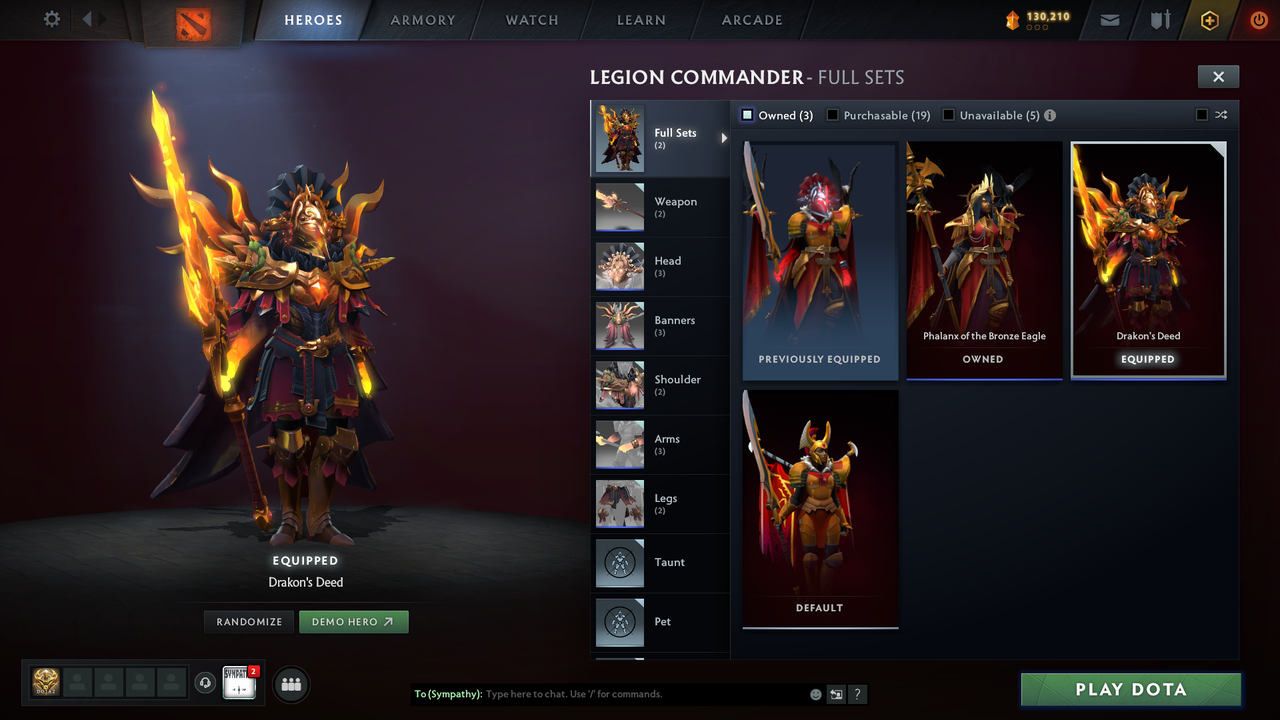
Task: Open the friends list icon
Action: coord(289,684)
